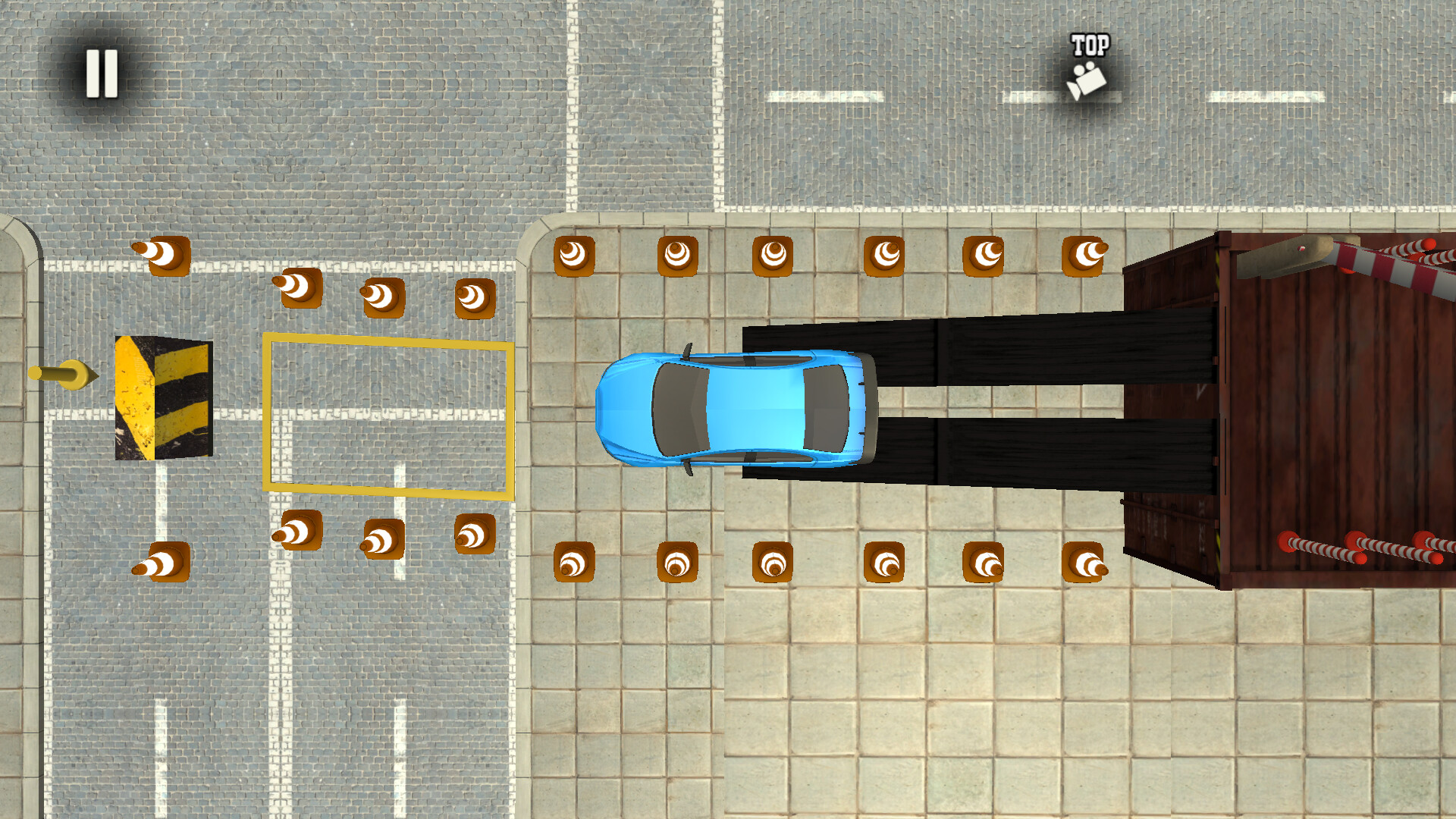
Task: Toggle pause by clicking the pause bars
Action: tap(102, 73)
